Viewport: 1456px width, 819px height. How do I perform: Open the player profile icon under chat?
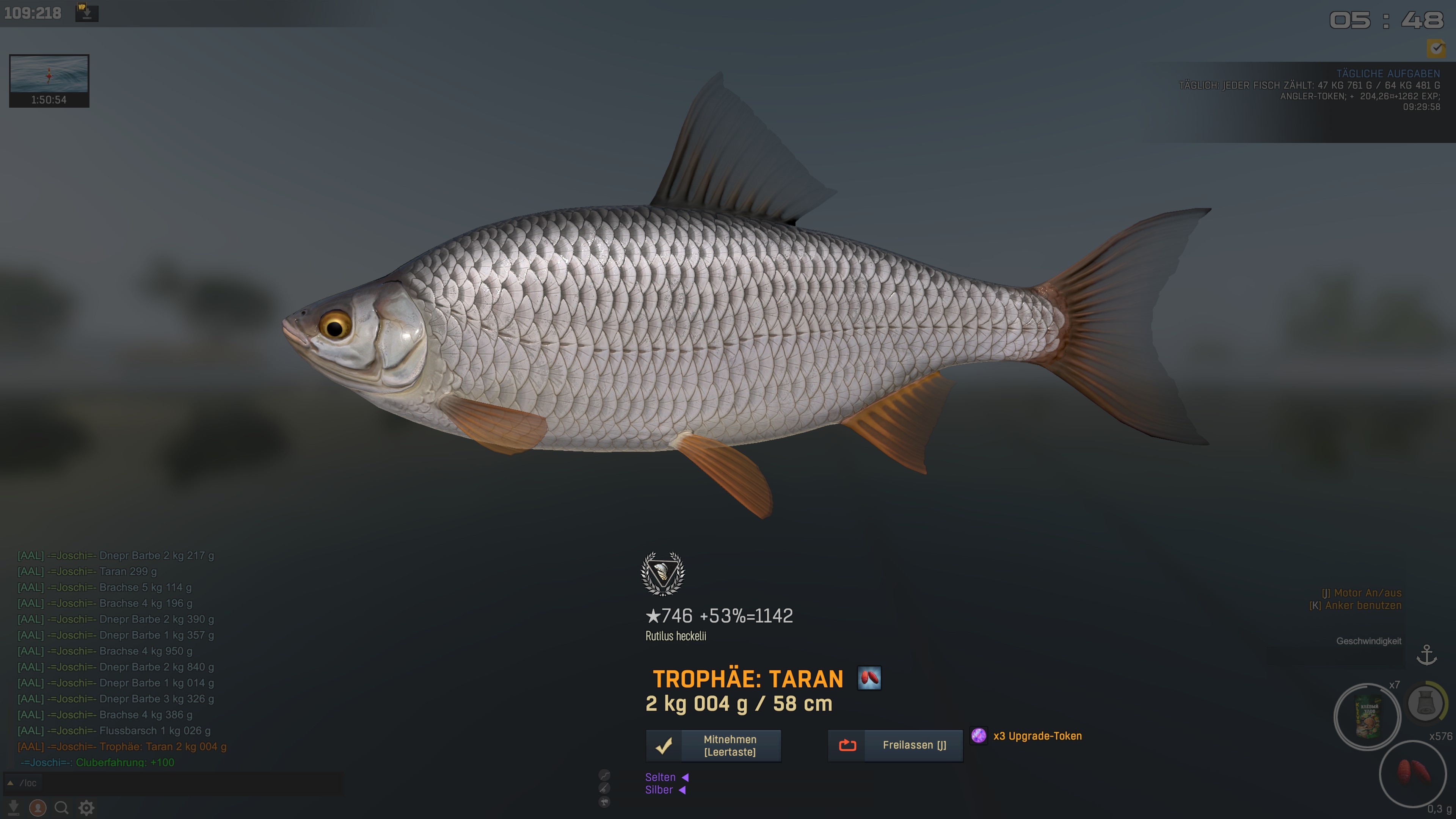tap(38, 808)
